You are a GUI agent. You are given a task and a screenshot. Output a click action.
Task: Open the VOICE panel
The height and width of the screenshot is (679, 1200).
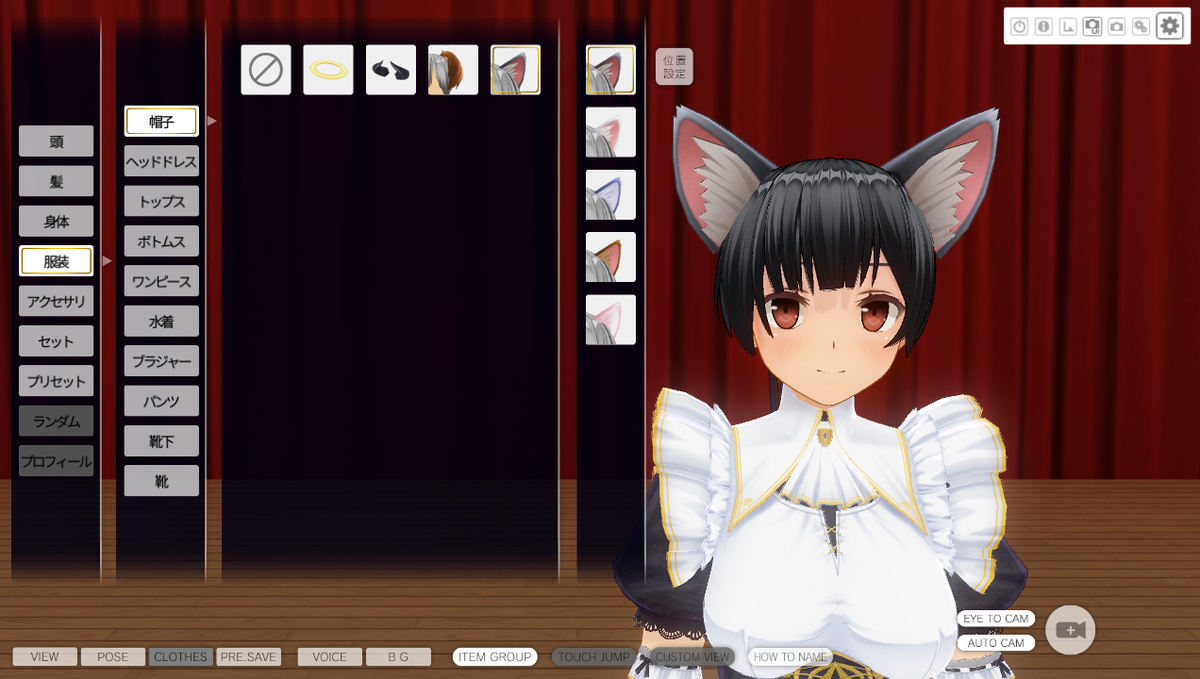(x=329, y=657)
